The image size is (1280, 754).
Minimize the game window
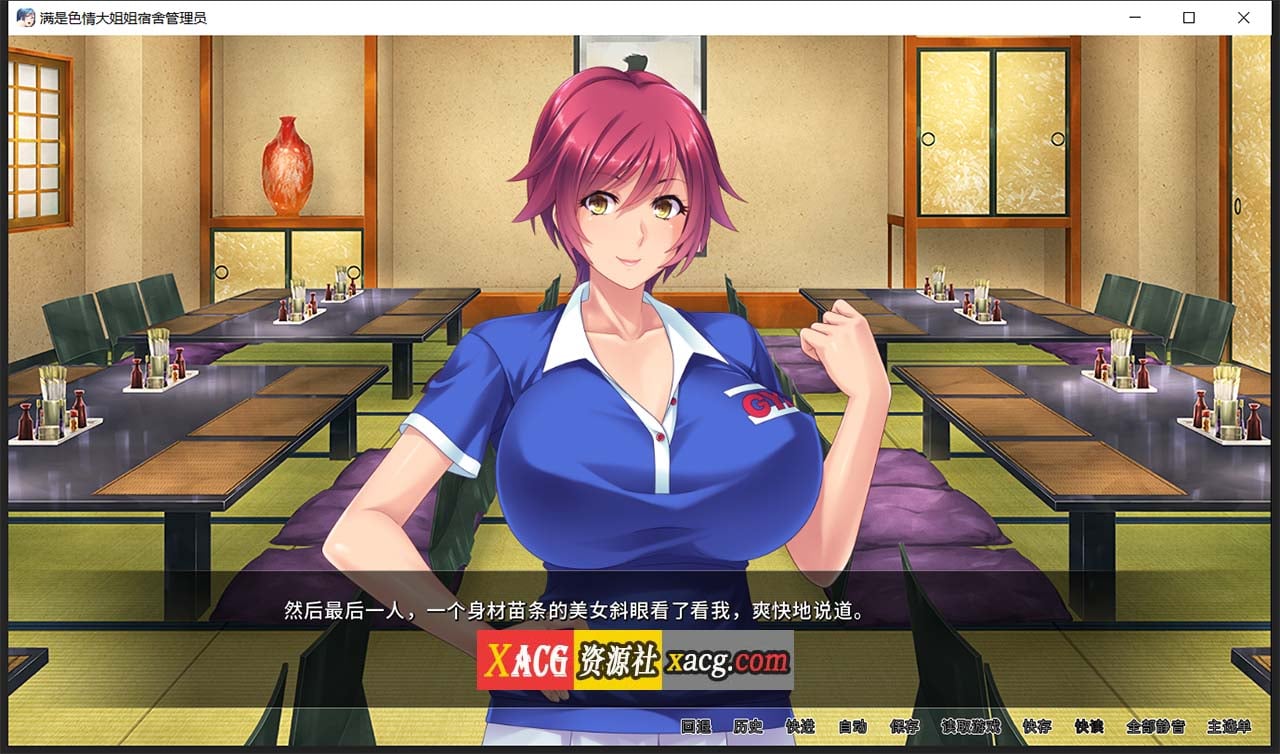coord(1133,17)
